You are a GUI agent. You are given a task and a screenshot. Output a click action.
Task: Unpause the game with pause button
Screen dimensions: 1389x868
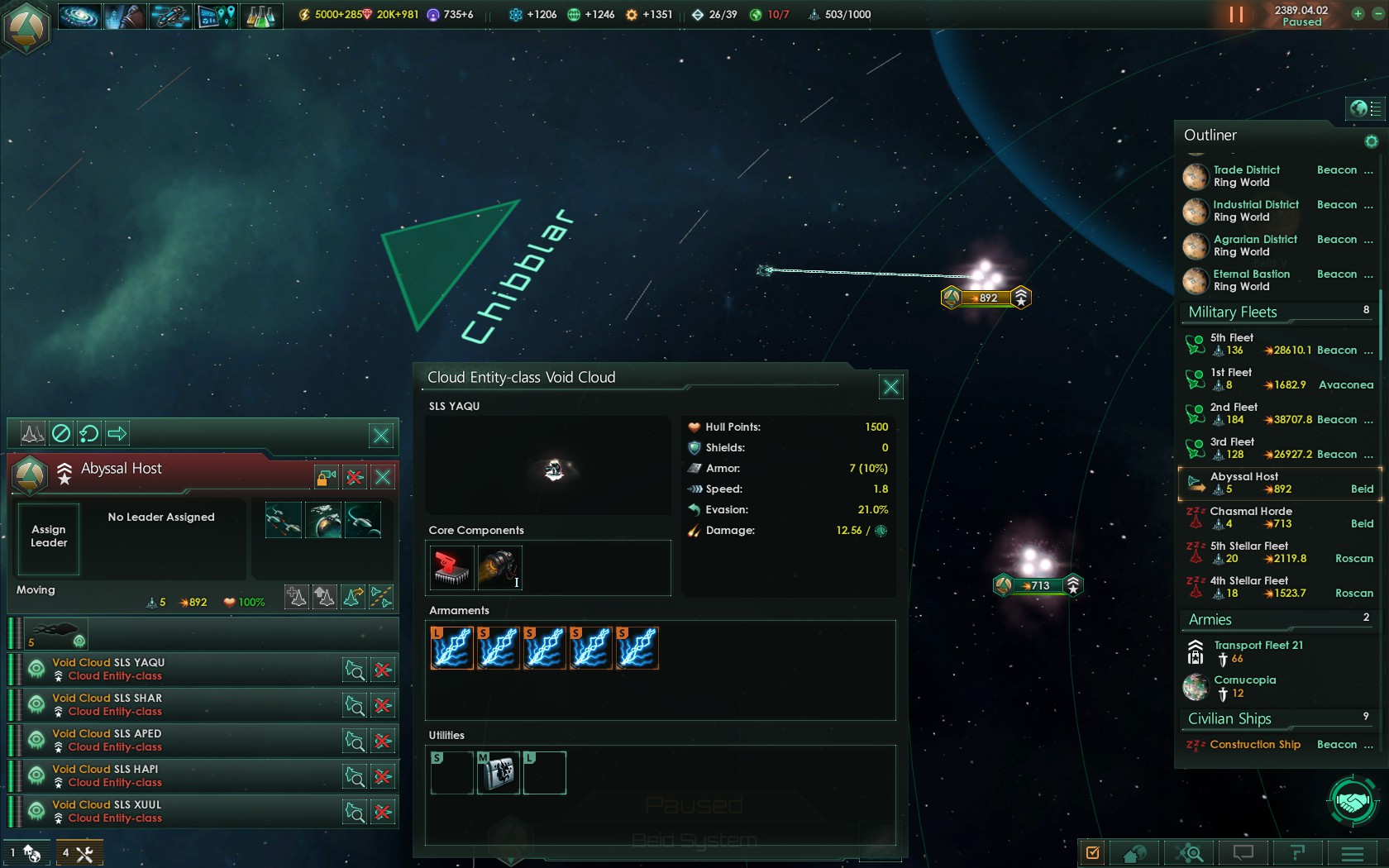tap(1236, 15)
